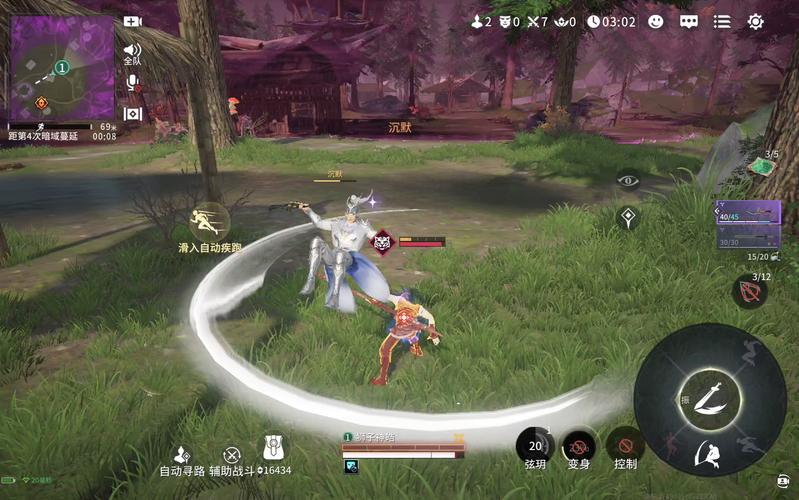Tap the central sword attack button

click(x=709, y=393)
